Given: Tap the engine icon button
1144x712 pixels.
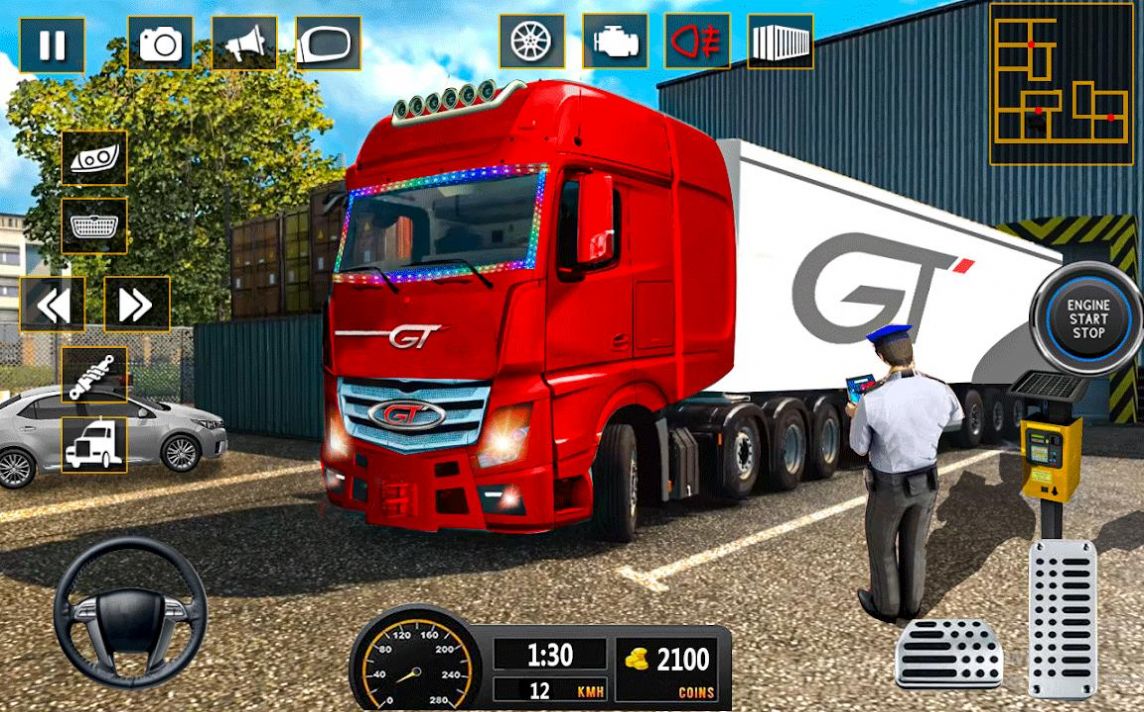Looking at the screenshot, I should click(x=616, y=41).
